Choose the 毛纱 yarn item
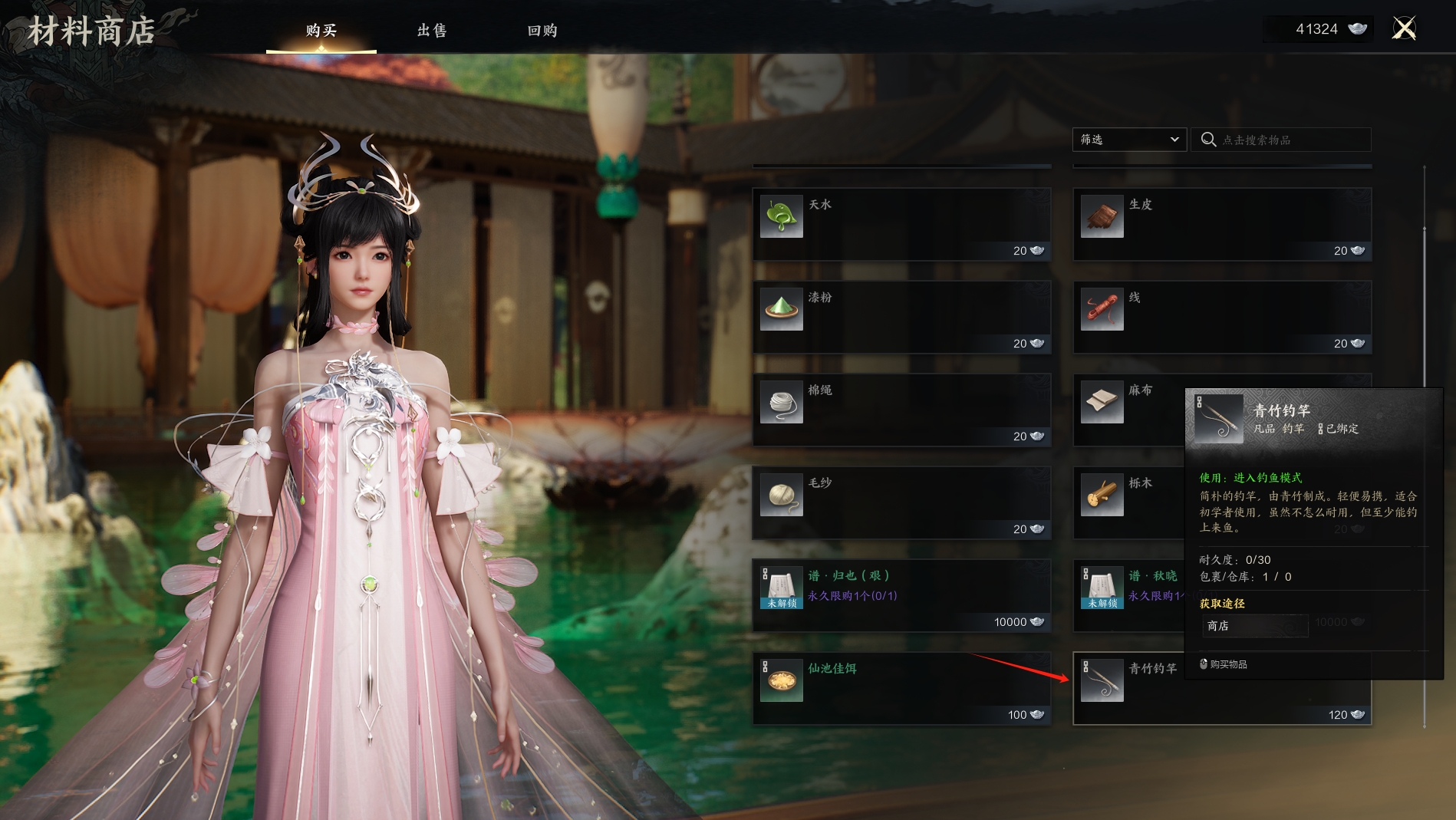Viewport: 1456px width, 820px height. pos(901,503)
